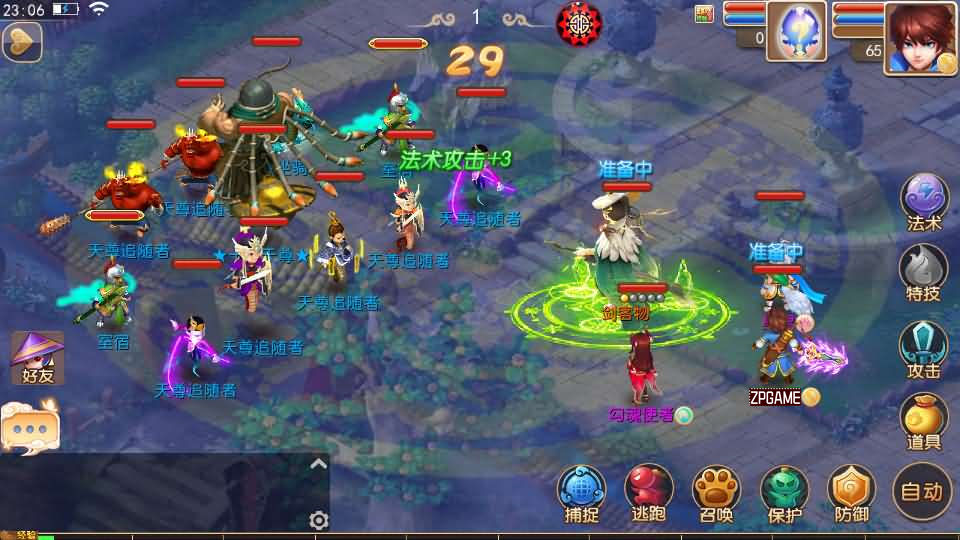Viewport: 960px width, 540px height.
Task: Choose the 防御 defend command
Action: tap(852, 493)
